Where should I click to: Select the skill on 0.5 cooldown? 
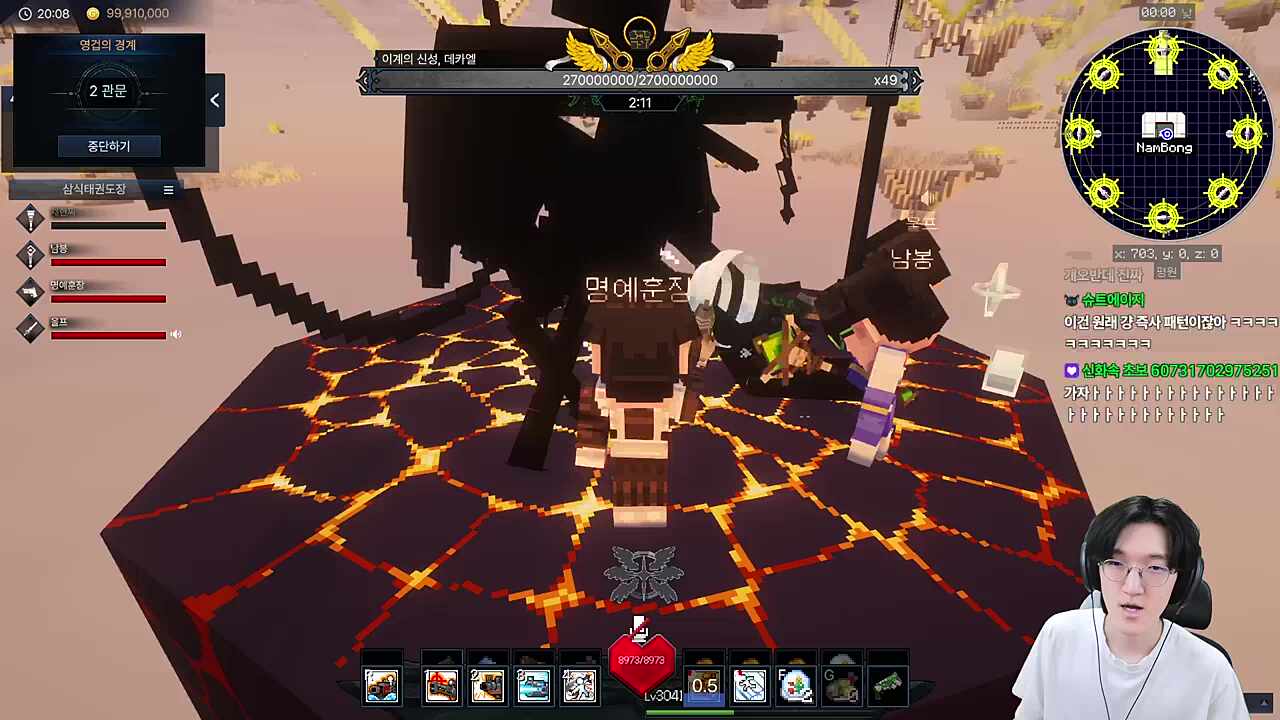click(704, 685)
